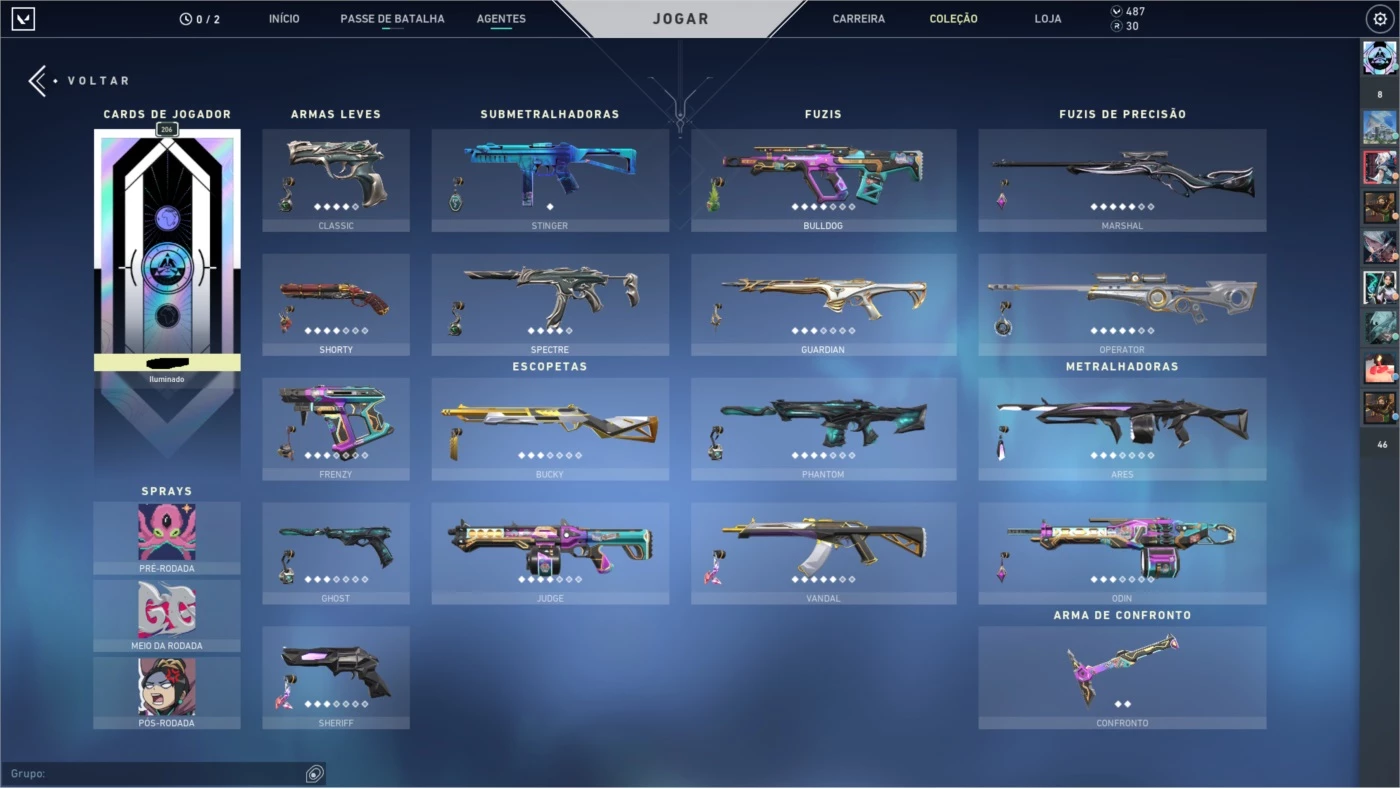This screenshot has width=1400, height=789.
Task: Click the Valorant Points currency icon showing 487
Action: tap(1116, 9)
